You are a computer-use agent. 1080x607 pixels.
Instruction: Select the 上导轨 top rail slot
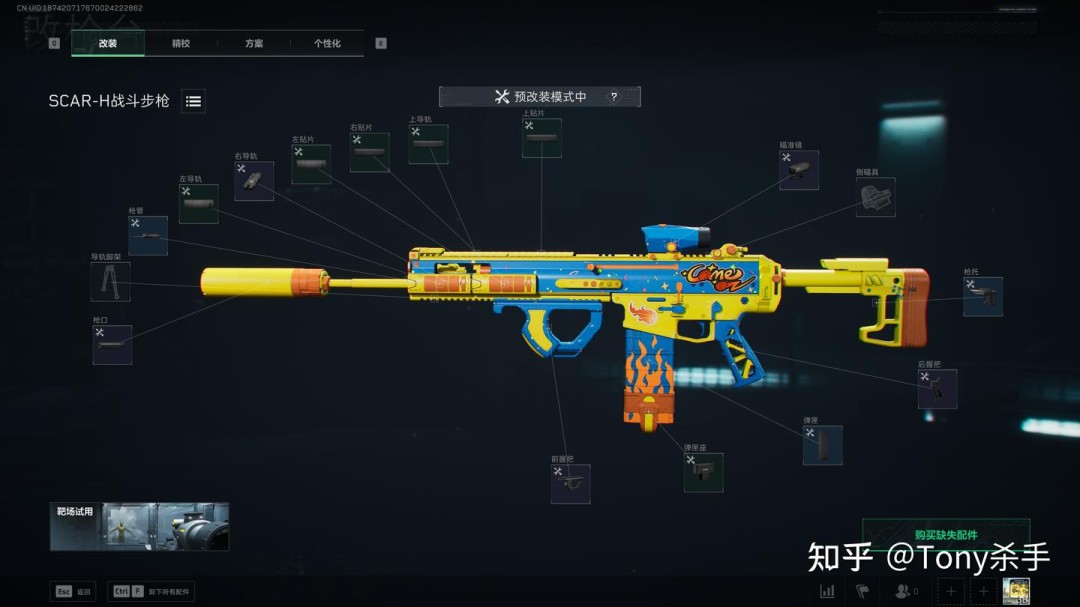tap(428, 145)
